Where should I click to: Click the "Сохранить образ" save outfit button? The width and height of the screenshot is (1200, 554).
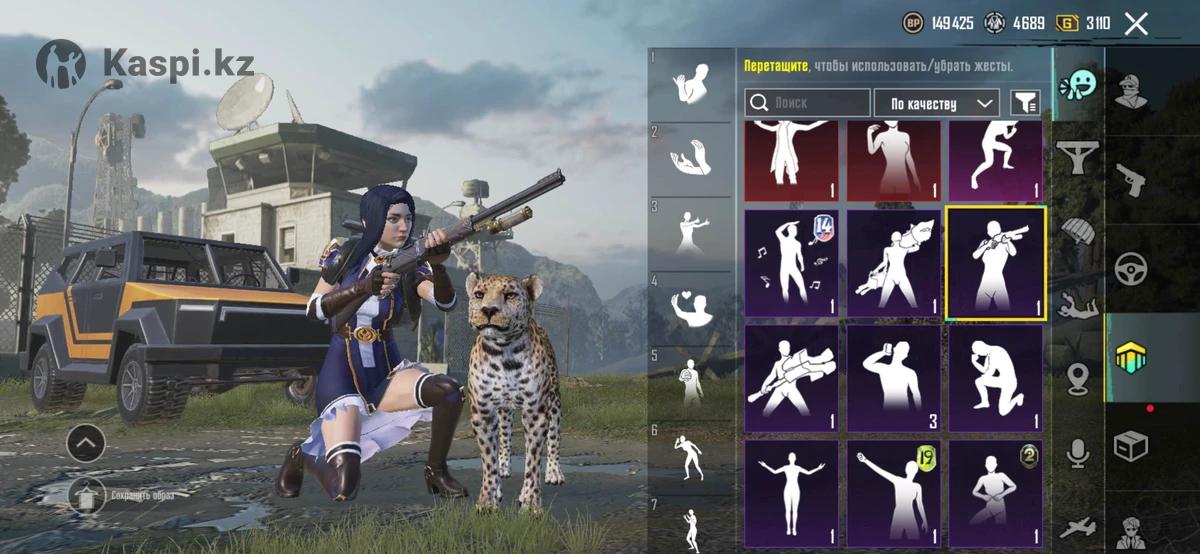pos(87,495)
